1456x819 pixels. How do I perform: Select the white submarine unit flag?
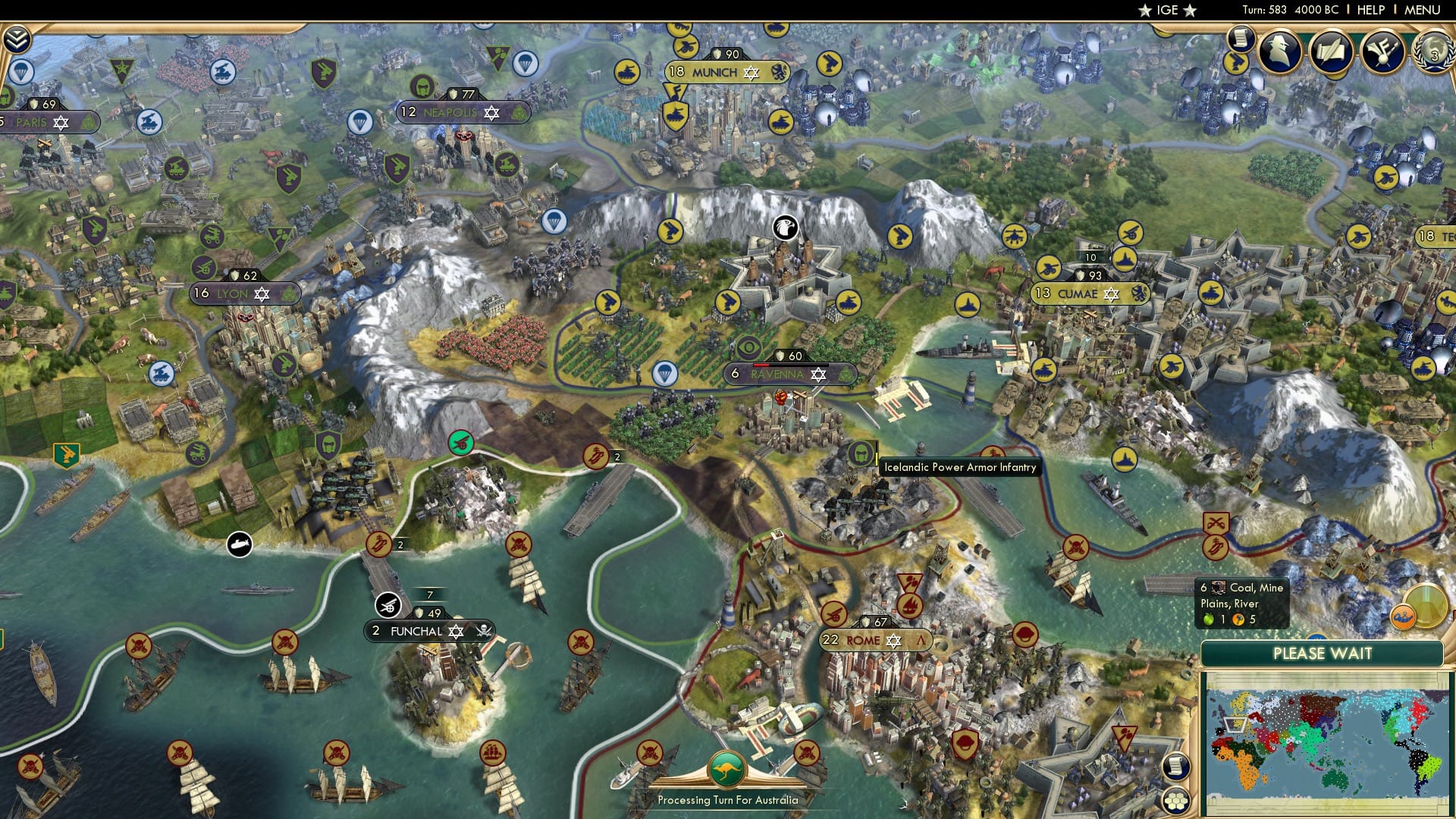pos(239,544)
